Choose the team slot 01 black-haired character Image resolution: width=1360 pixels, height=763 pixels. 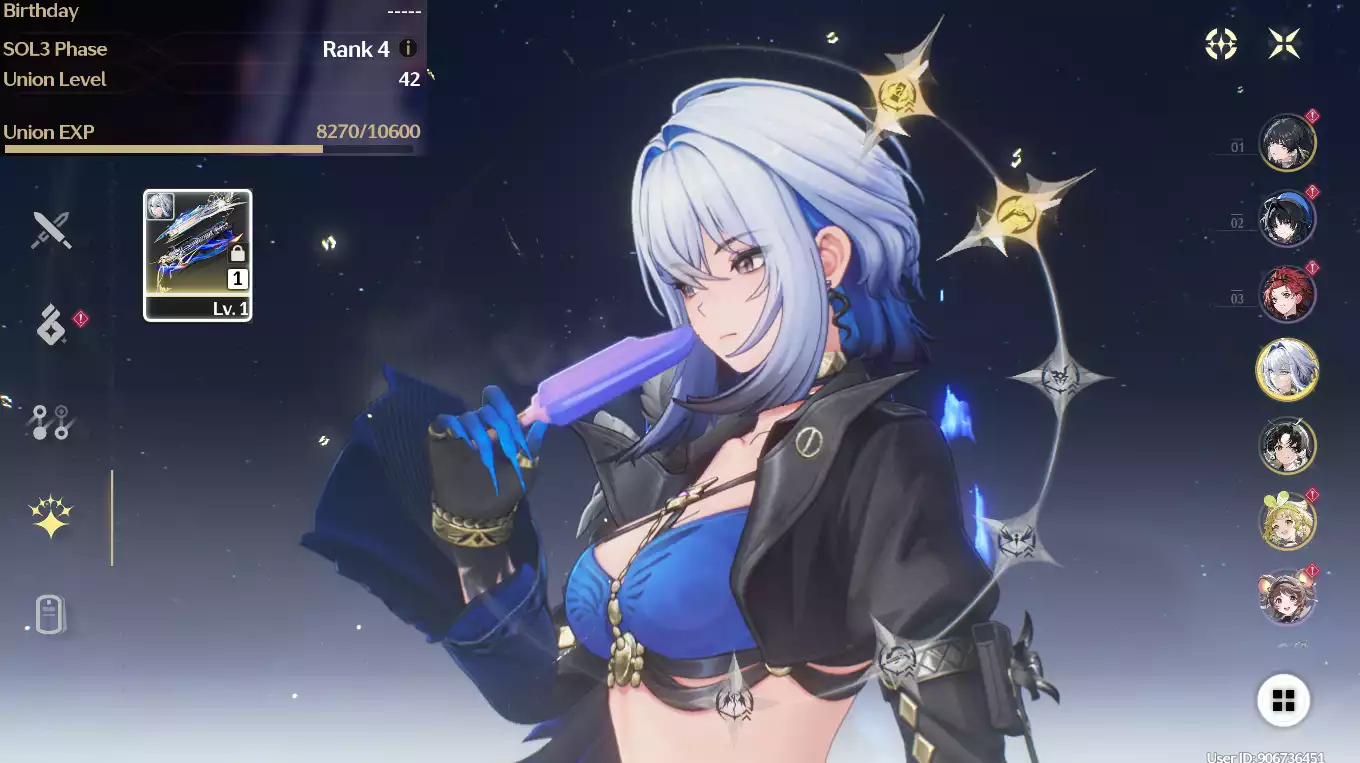[x=1286, y=143]
